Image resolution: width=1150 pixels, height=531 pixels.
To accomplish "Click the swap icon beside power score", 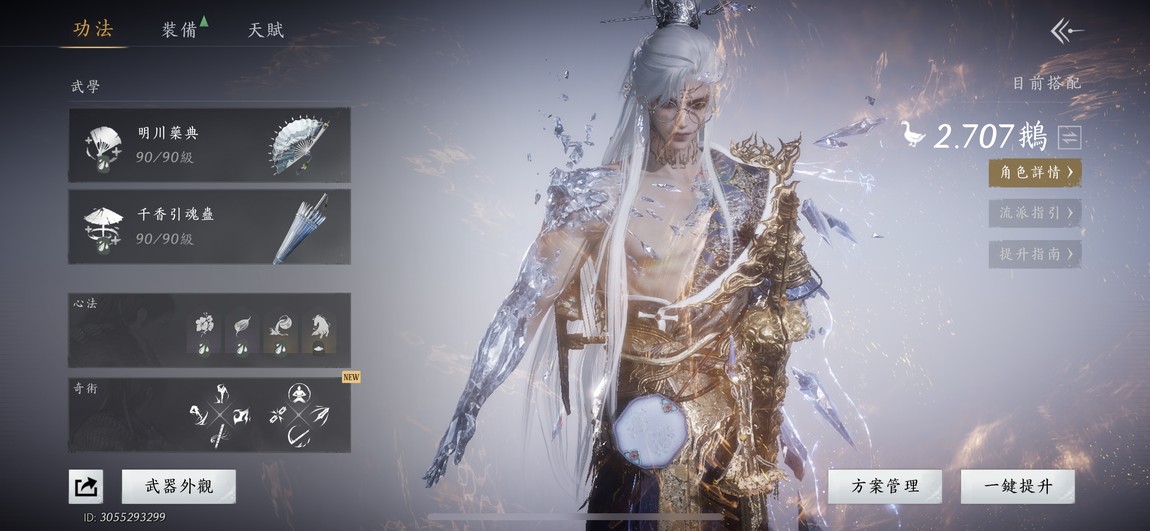I will click(1070, 137).
